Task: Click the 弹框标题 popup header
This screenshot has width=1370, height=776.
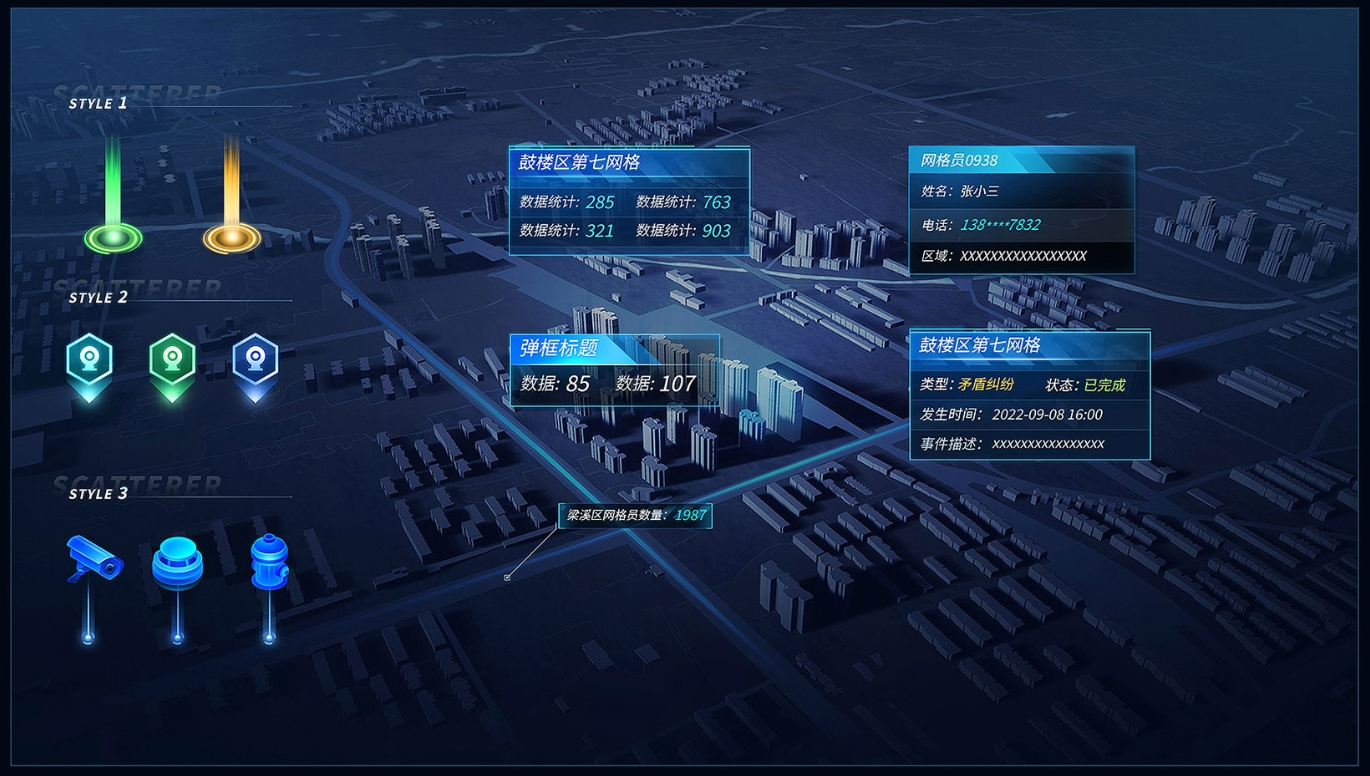Action: tap(556, 347)
